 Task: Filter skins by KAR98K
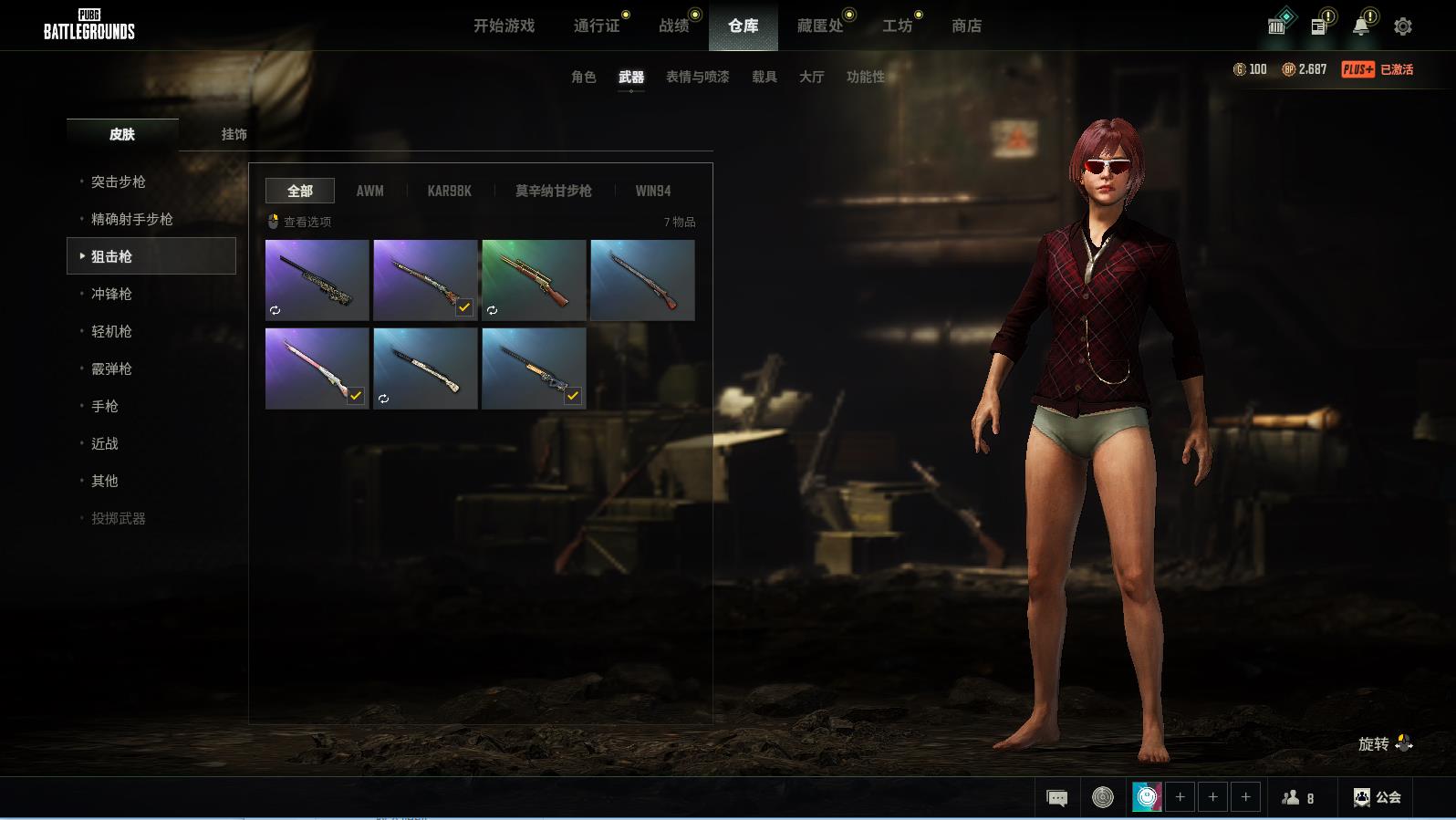point(450,191)
